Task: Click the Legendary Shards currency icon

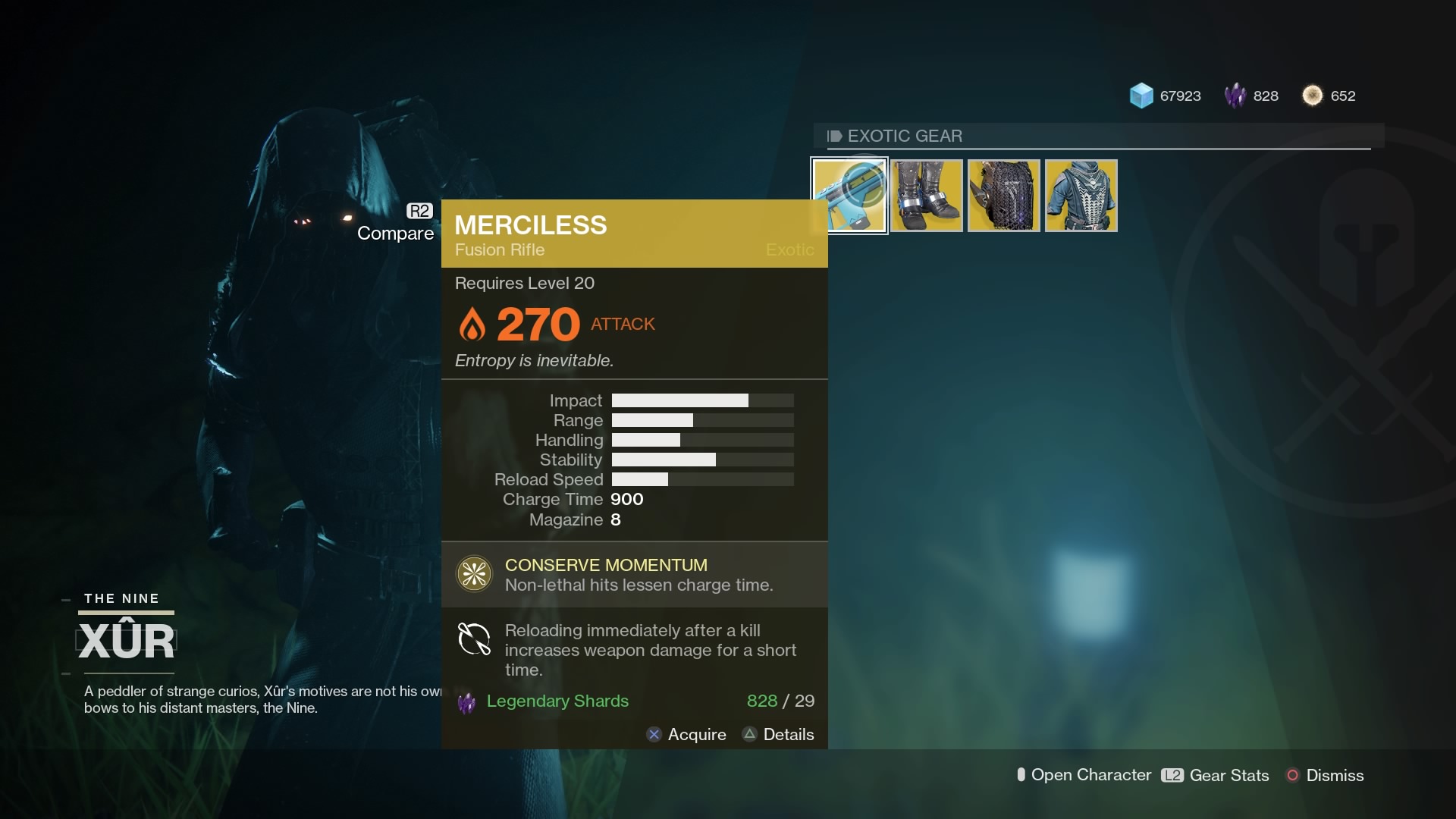Action: click(x=1236, y=96)
